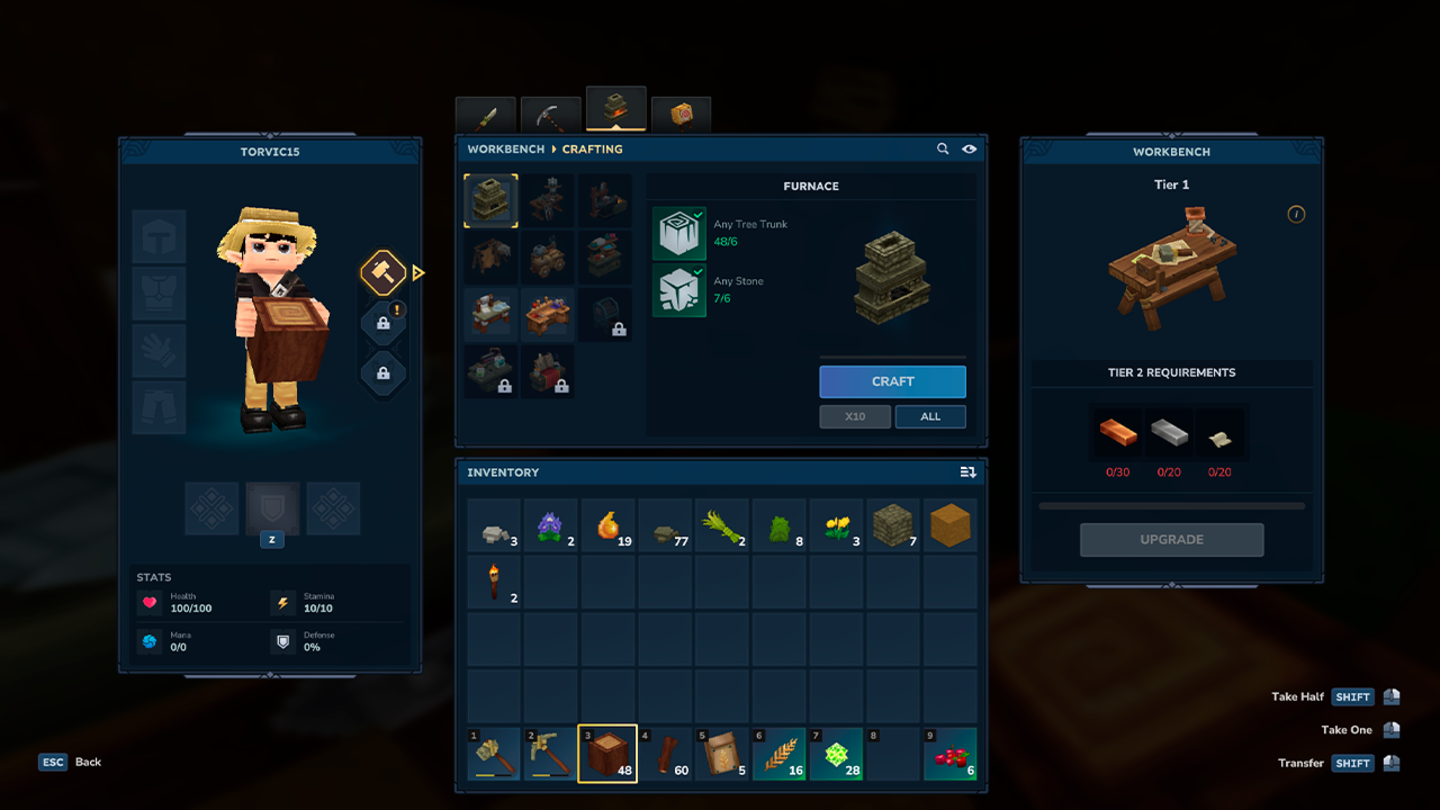Toggle the eye visibility filter for recipes

click(969, 149)
